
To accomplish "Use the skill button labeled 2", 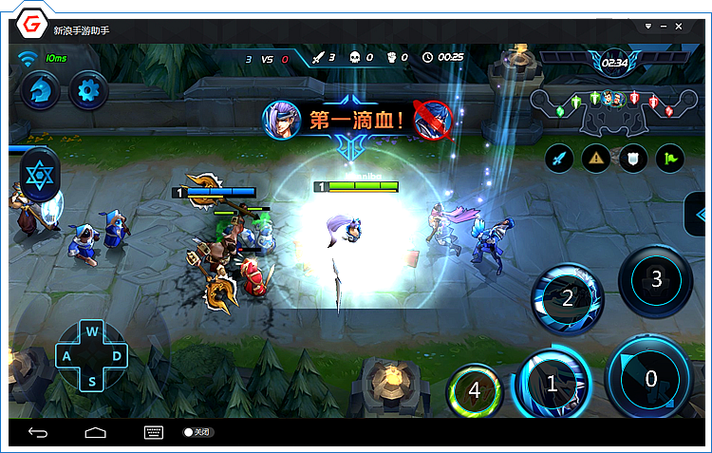I will 567,297.
